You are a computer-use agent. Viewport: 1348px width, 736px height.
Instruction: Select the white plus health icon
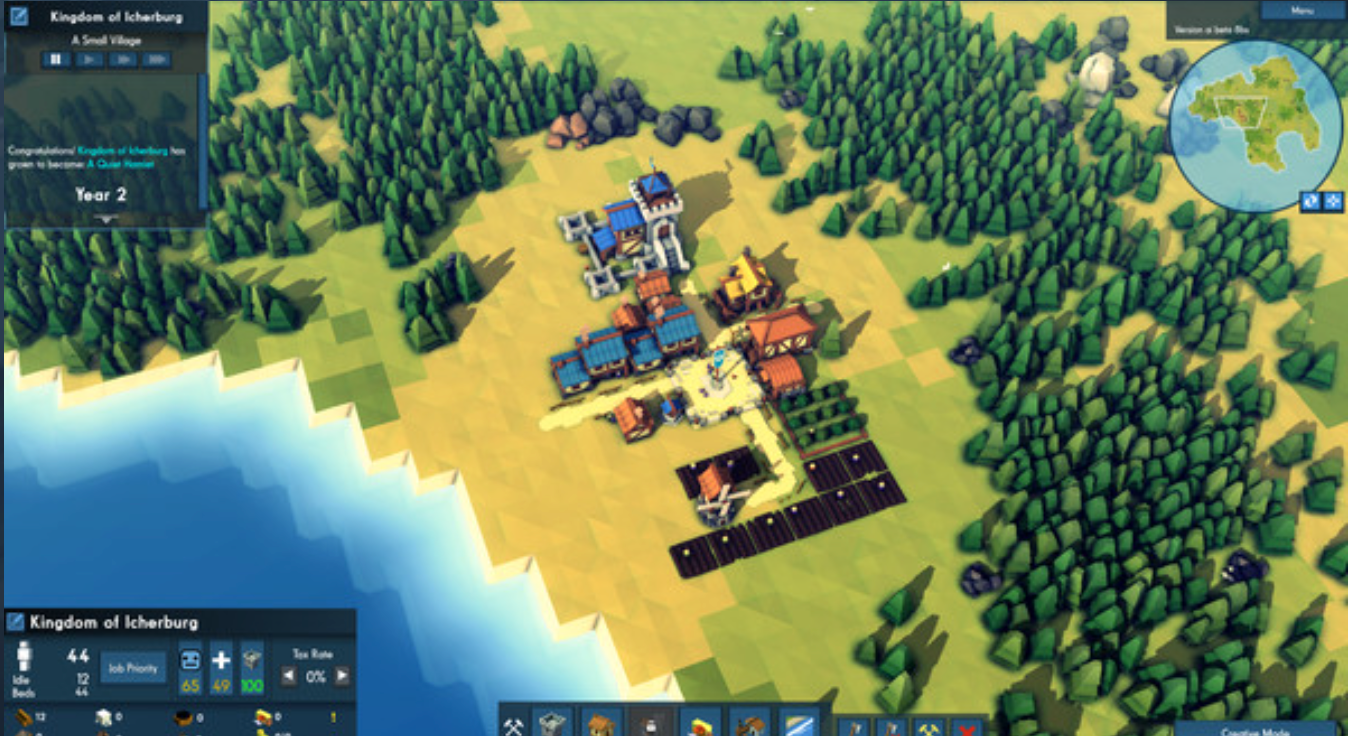point(221,661)
